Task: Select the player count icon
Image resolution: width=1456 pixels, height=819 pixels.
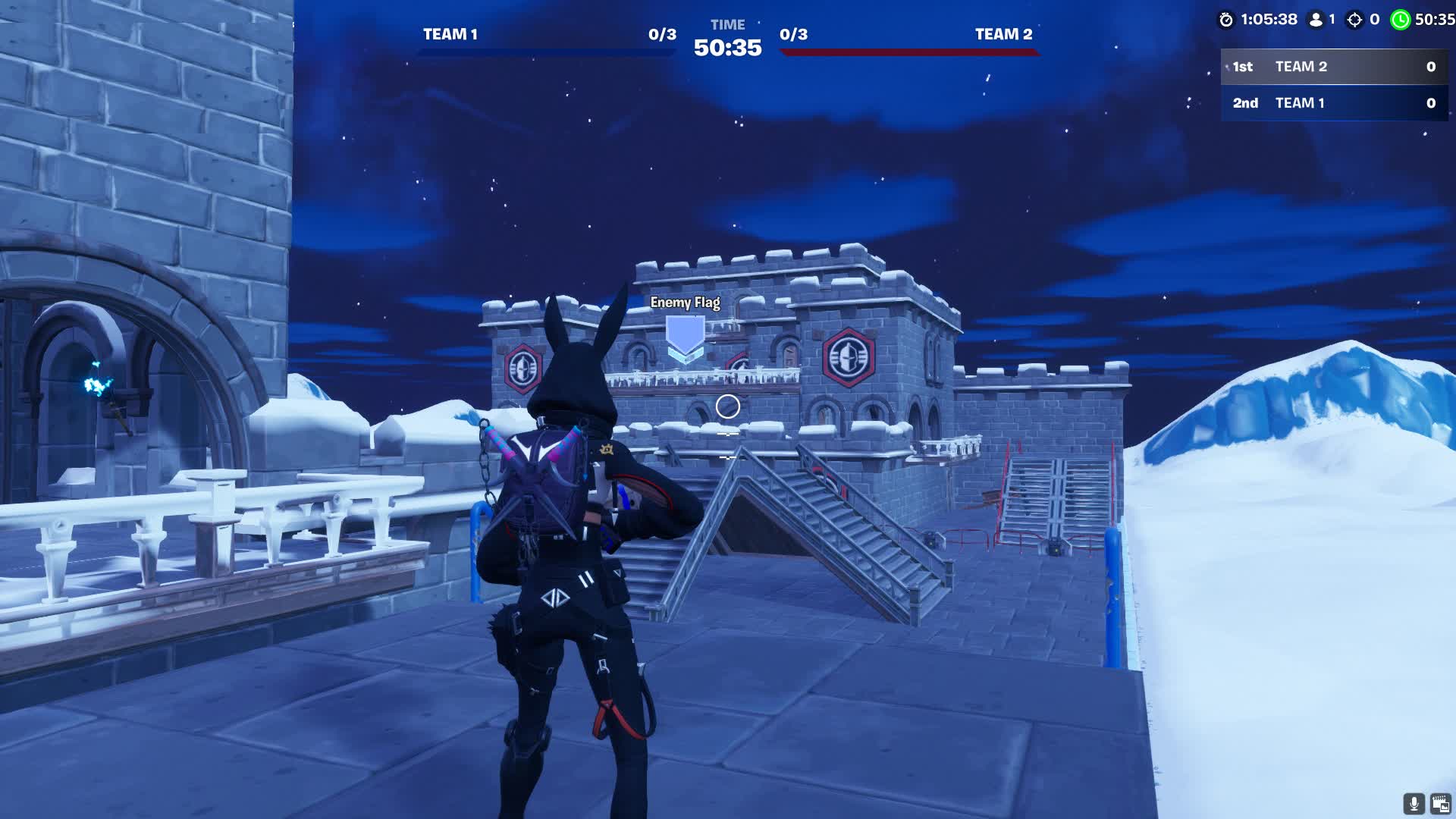Action: pyautogui.click(x=1316, y=20)
